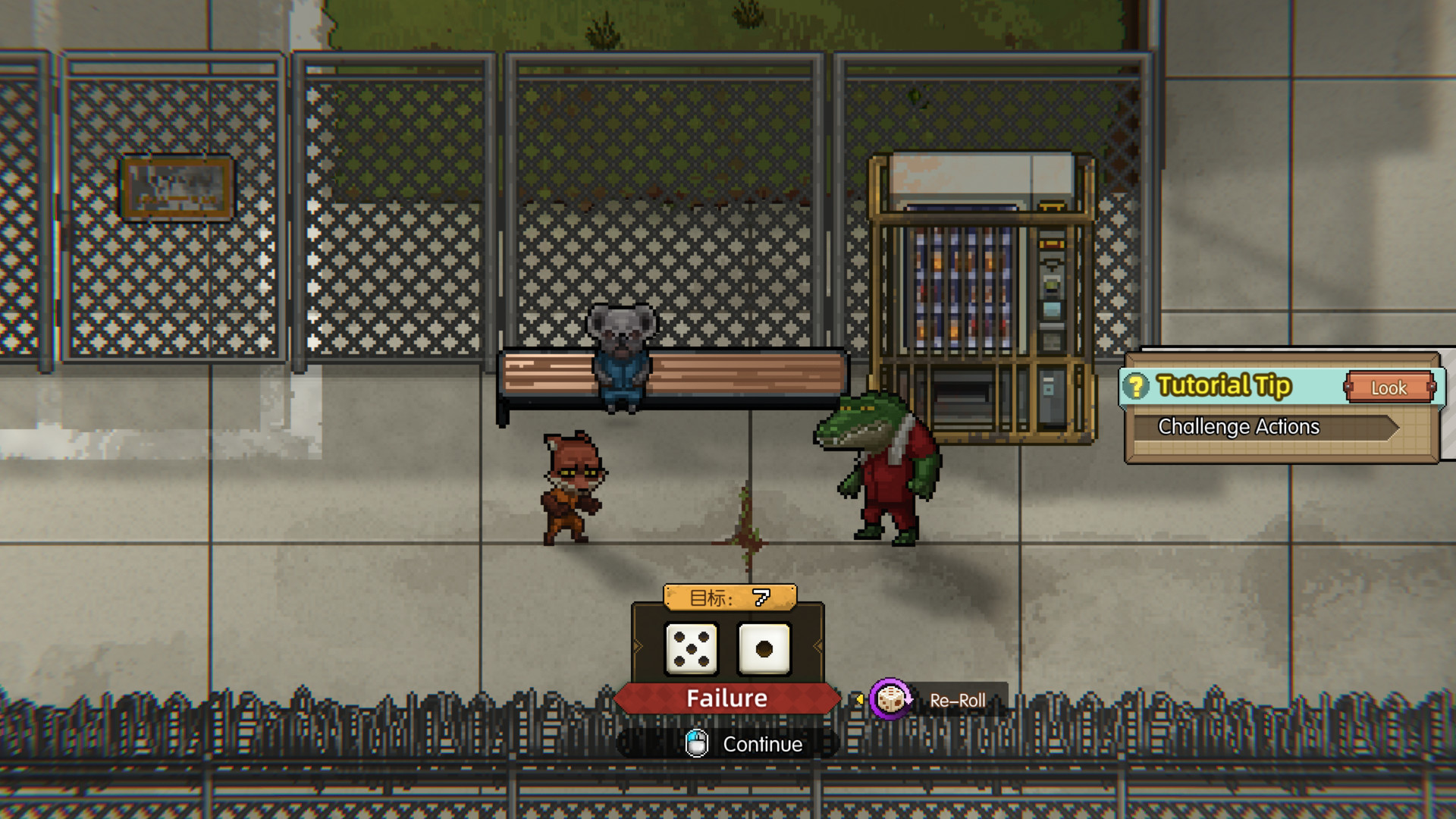
Task: Click the mouse icon beside Continue
Action: click(x=696, y=744)
